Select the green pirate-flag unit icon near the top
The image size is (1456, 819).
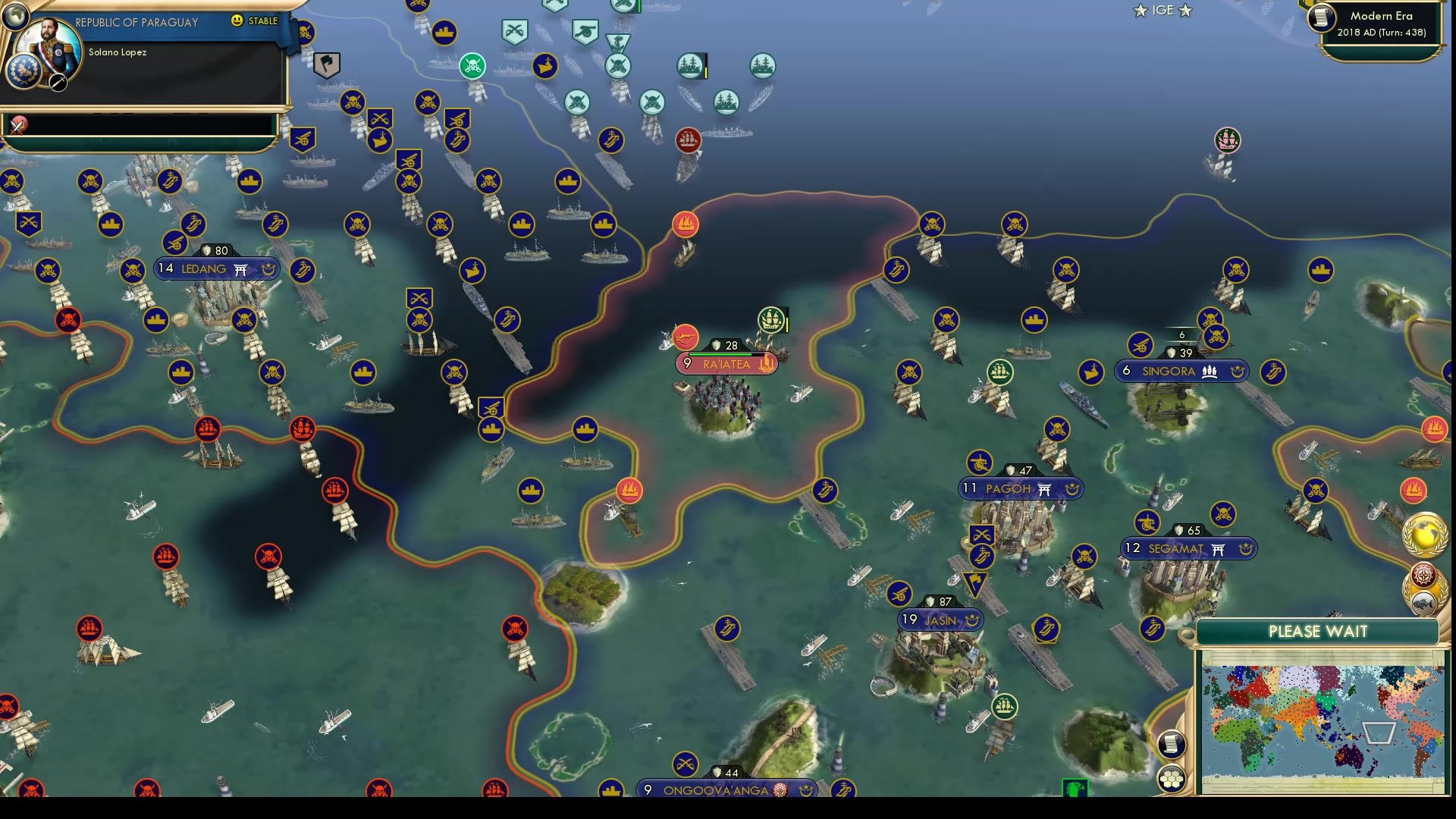pyautogui.click(x=472, y=66)
